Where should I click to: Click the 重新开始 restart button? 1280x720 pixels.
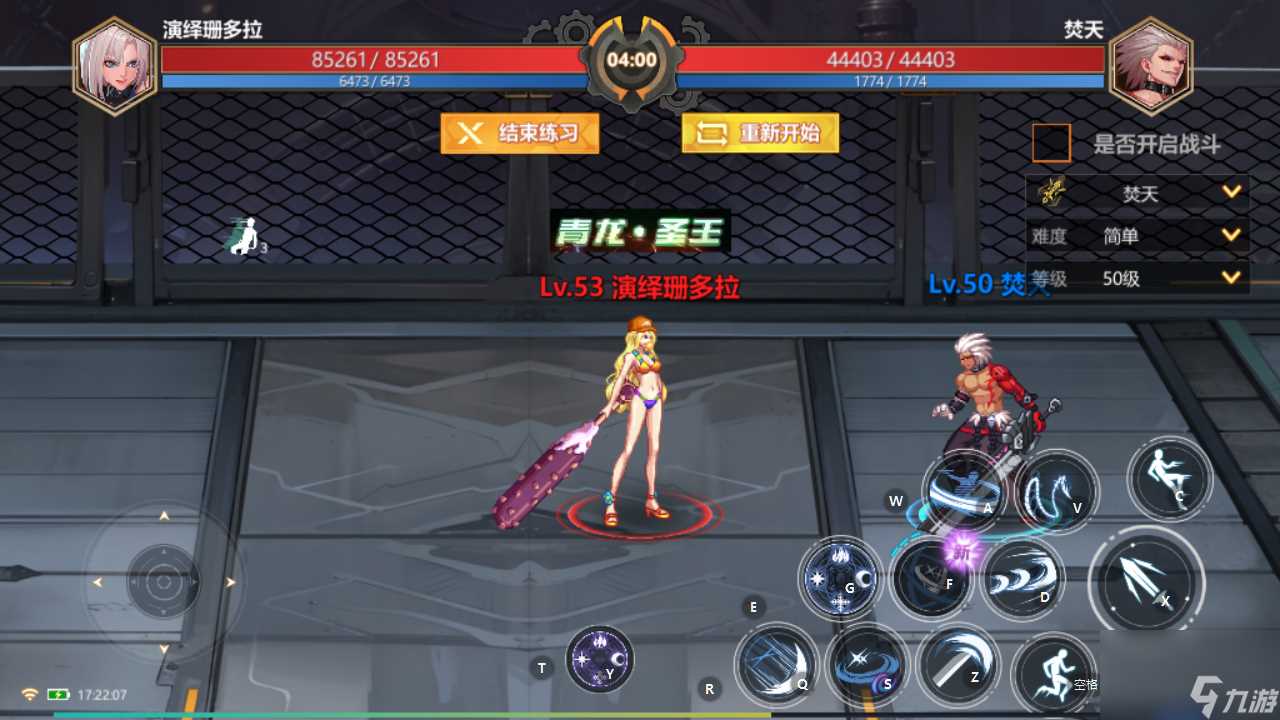tap(759, 134)
